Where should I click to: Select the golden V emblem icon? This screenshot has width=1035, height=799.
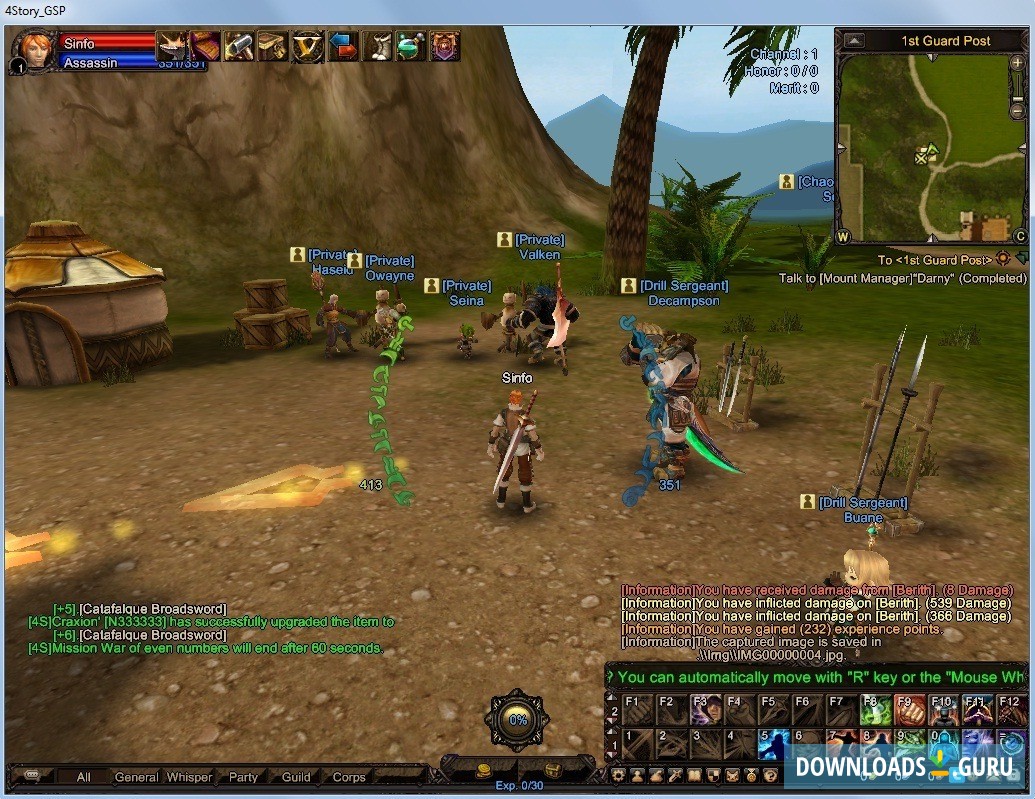click(x=308, y=46)
